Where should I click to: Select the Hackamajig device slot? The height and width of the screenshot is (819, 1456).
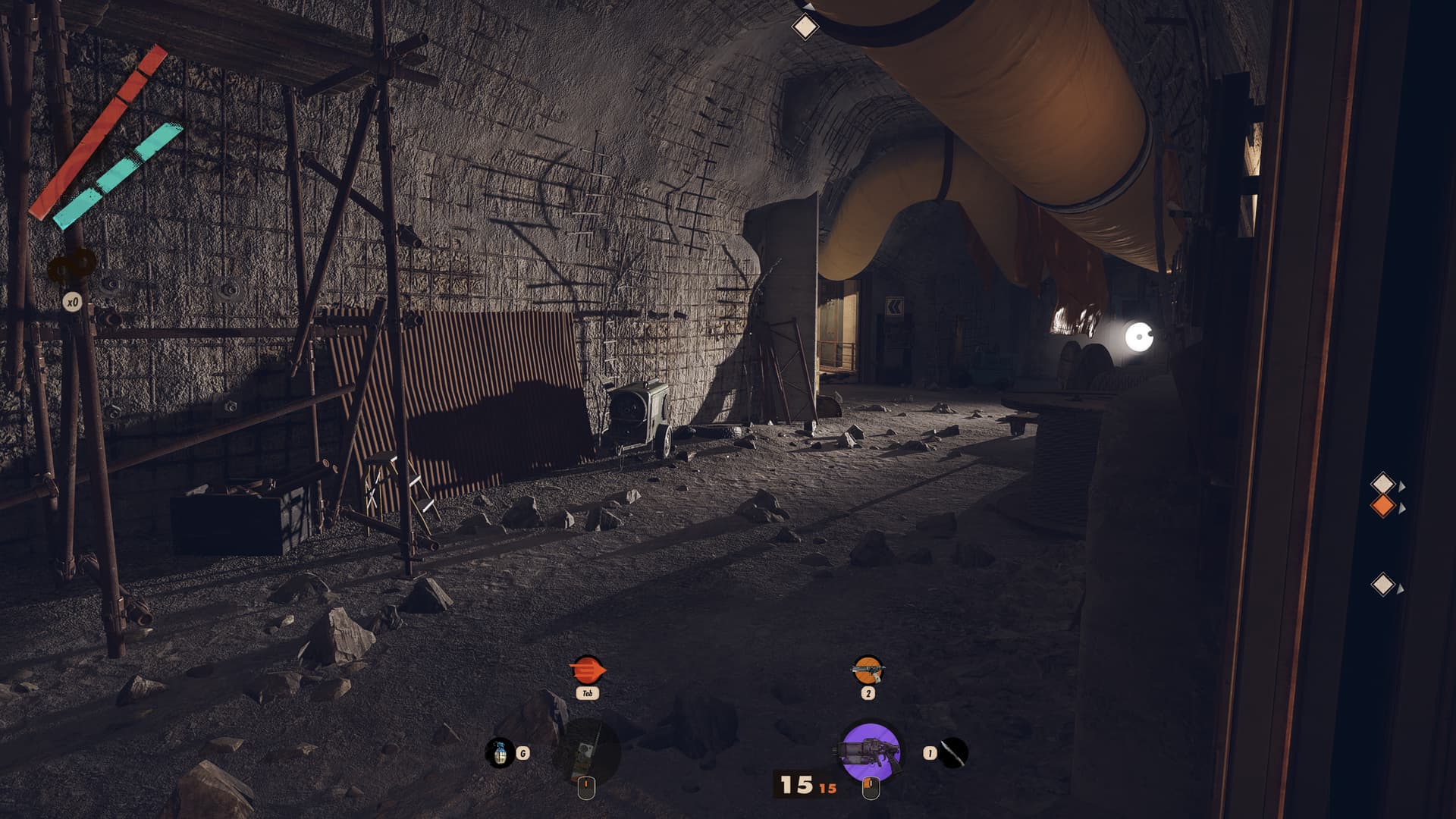587,751
